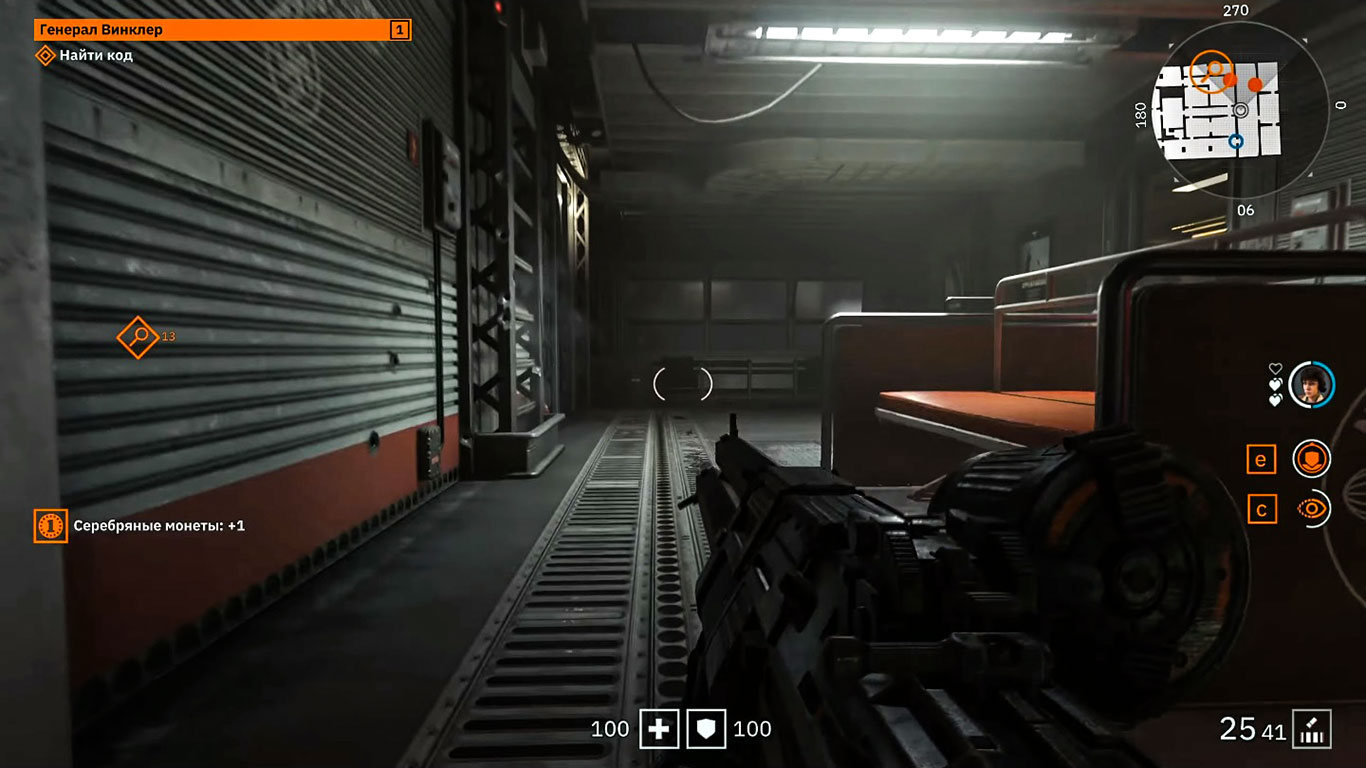Image resolution: width=1366 pixels, height=768 pixels.
Task: Click the Найти код objective entry
Action: (x=95, y=55)
